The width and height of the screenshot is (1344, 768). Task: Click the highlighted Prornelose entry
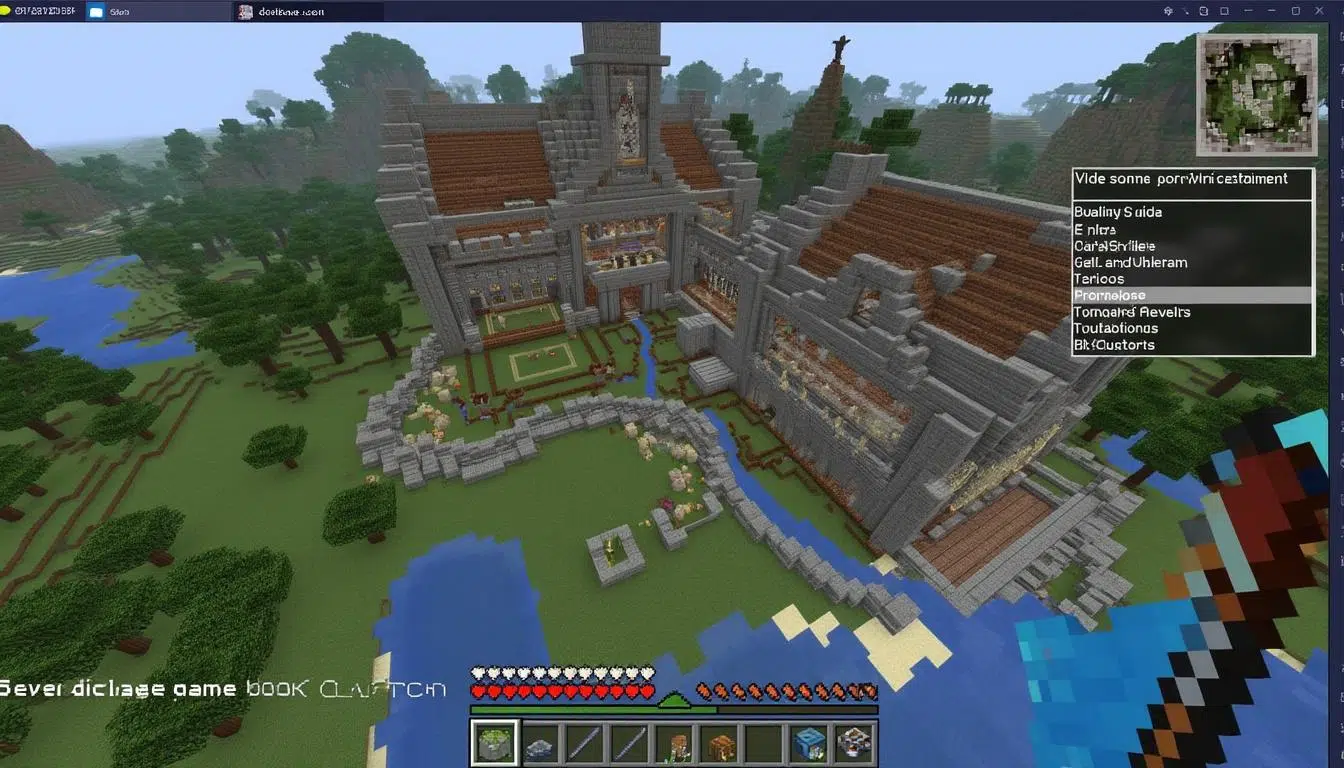(x=1109, y=295)
